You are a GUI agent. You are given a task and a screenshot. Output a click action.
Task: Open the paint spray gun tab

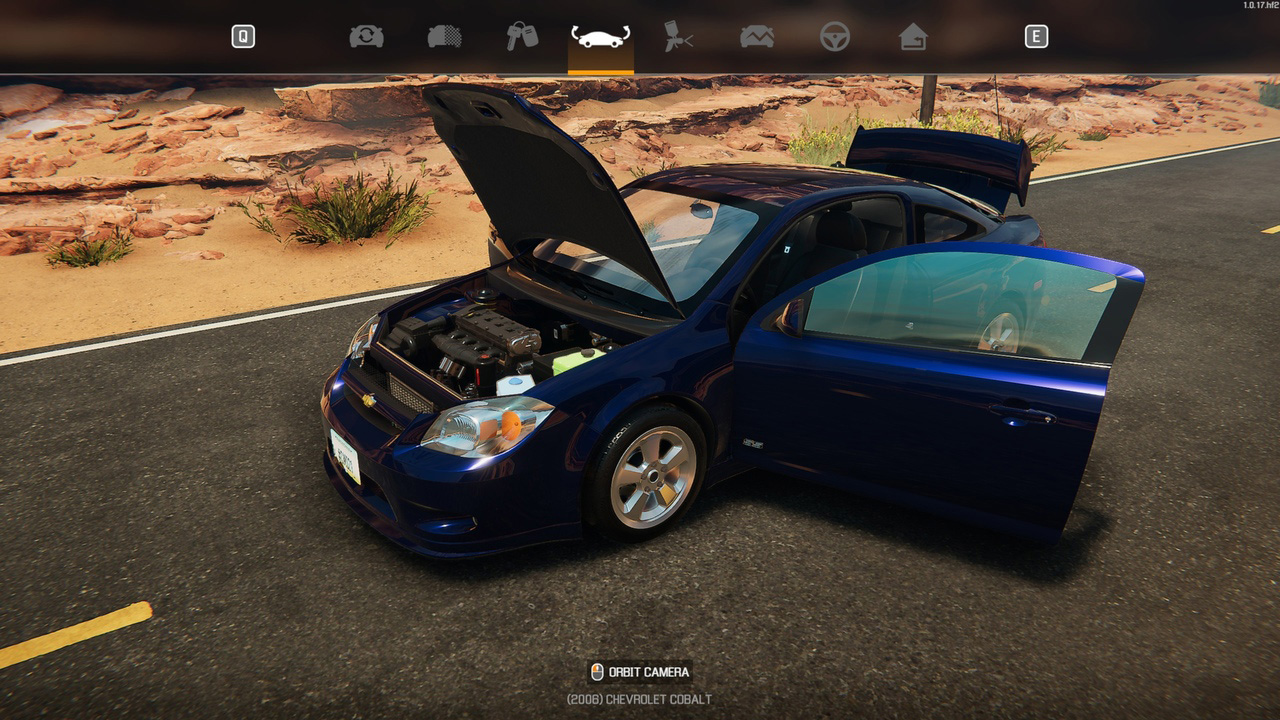(678, 37)
